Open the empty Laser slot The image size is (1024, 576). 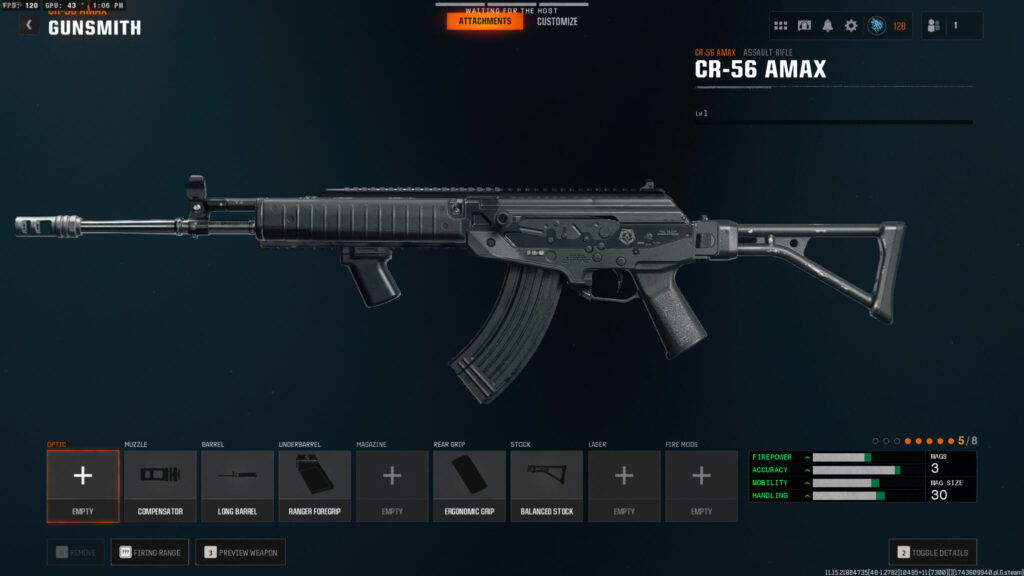point(624,485)
